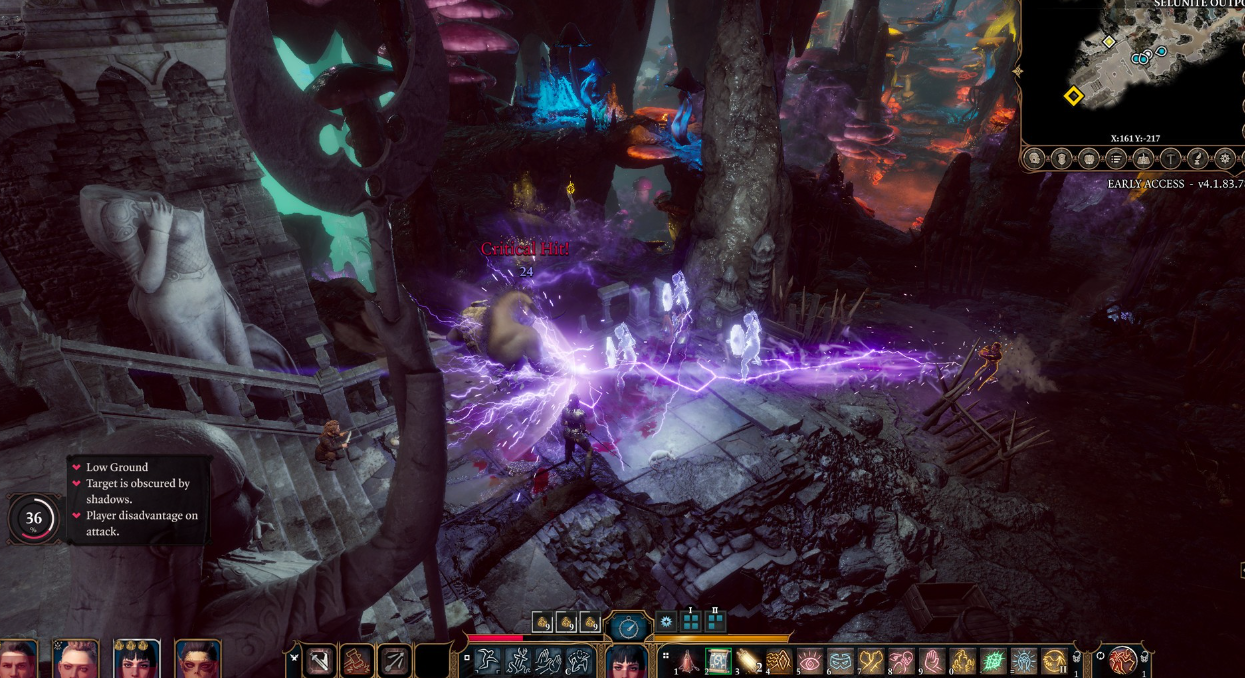The width and height of the screenshot is (1245, 678).
Task: Use the dash running figure action
Action: 487,661
